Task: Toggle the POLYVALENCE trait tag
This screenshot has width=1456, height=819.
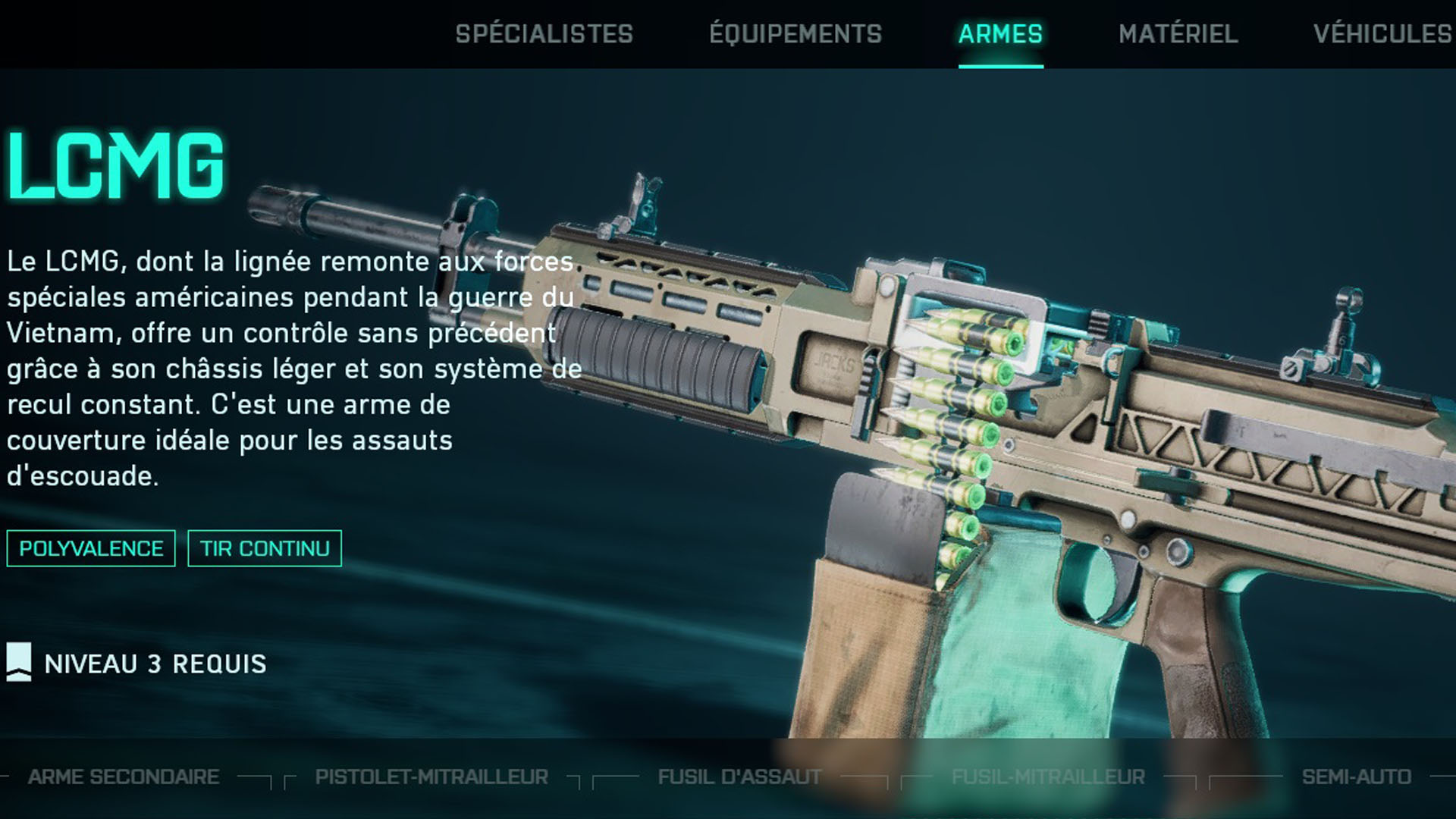Action: (x=90, y=548)
